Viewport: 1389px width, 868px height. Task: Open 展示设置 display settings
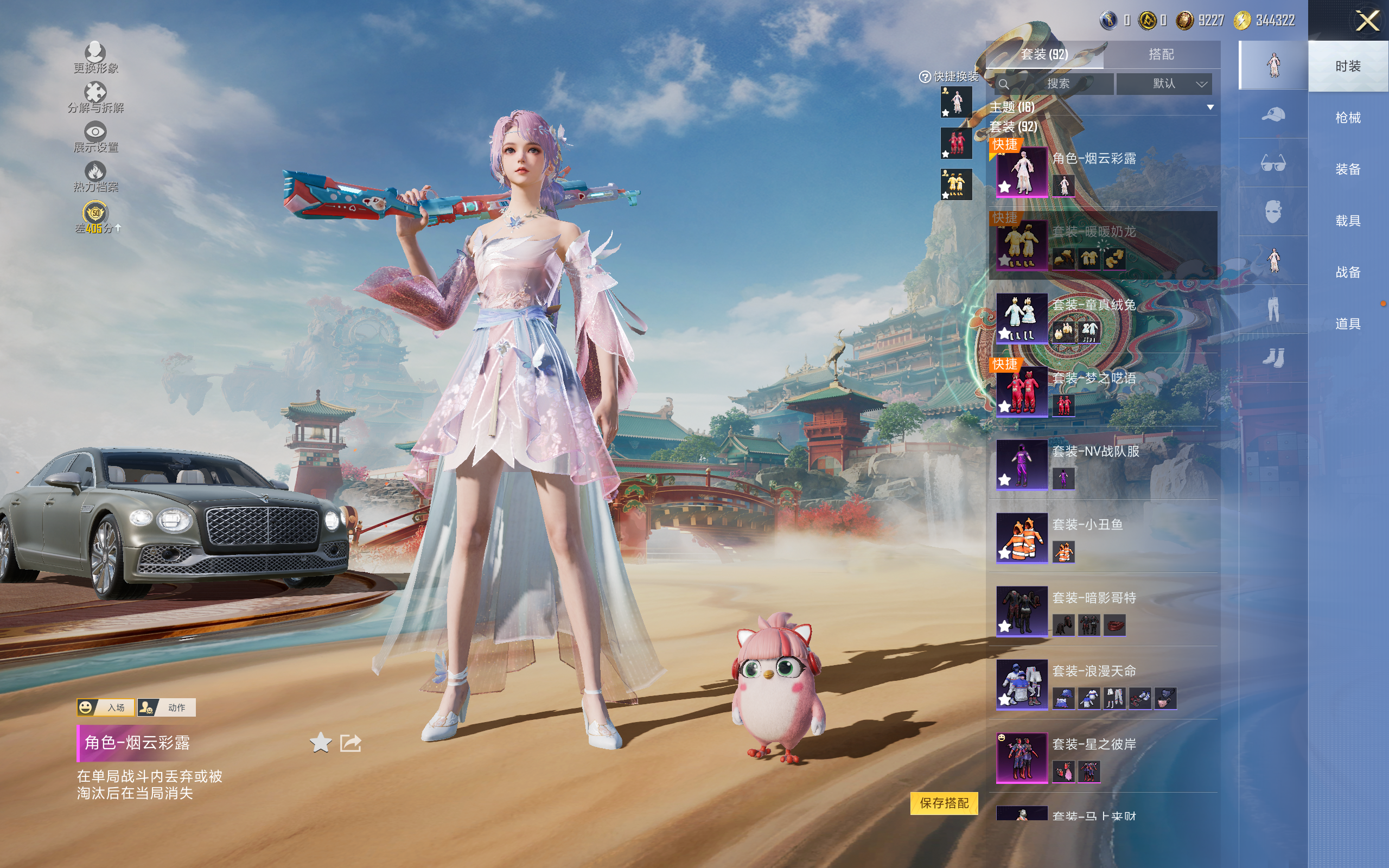click(x=95, y=138)
